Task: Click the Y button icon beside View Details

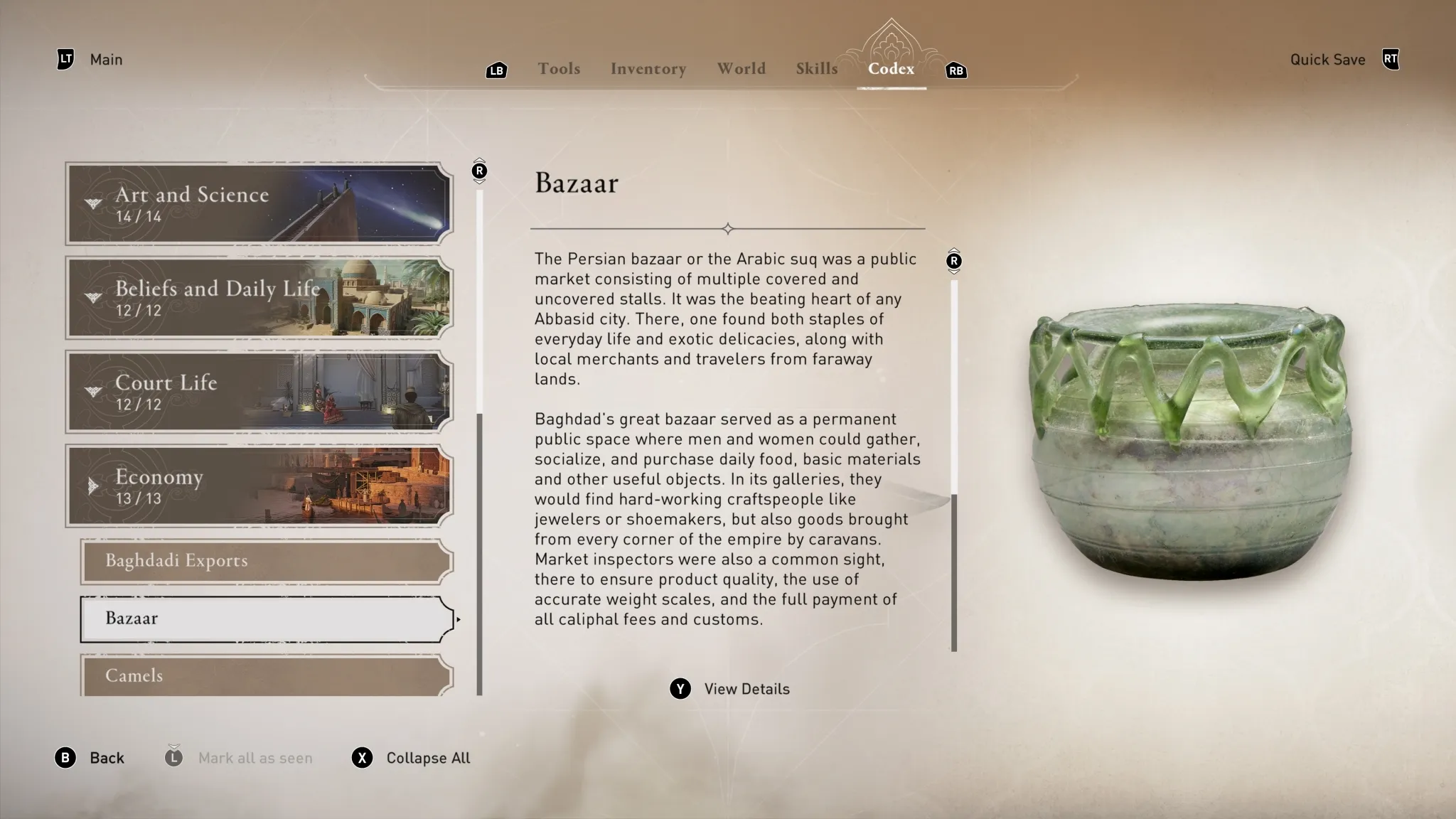Action: pyautogui.click(x=680, y=688)
